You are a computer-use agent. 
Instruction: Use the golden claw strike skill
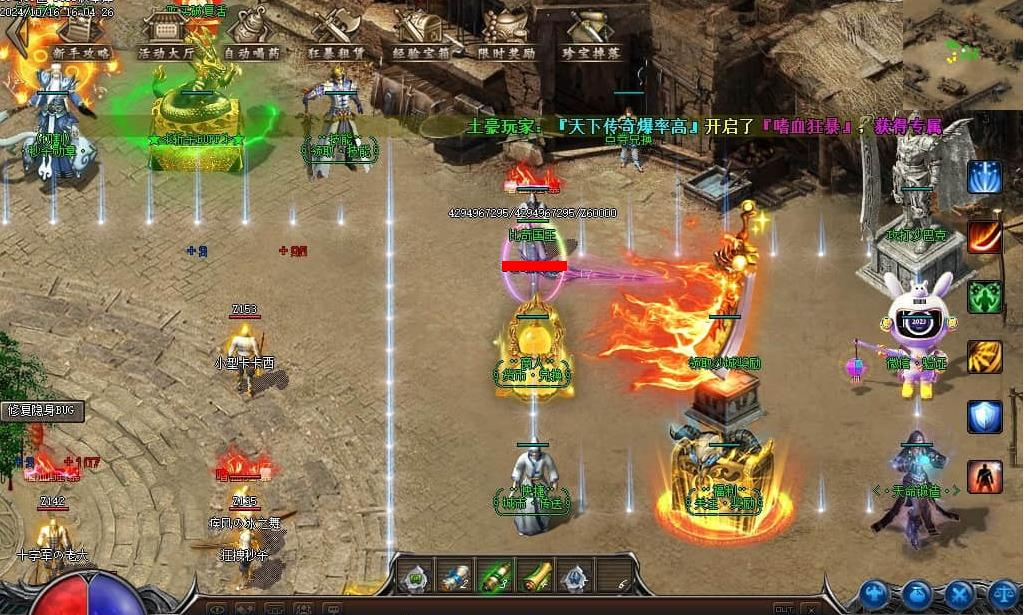(x=984, y=357)
